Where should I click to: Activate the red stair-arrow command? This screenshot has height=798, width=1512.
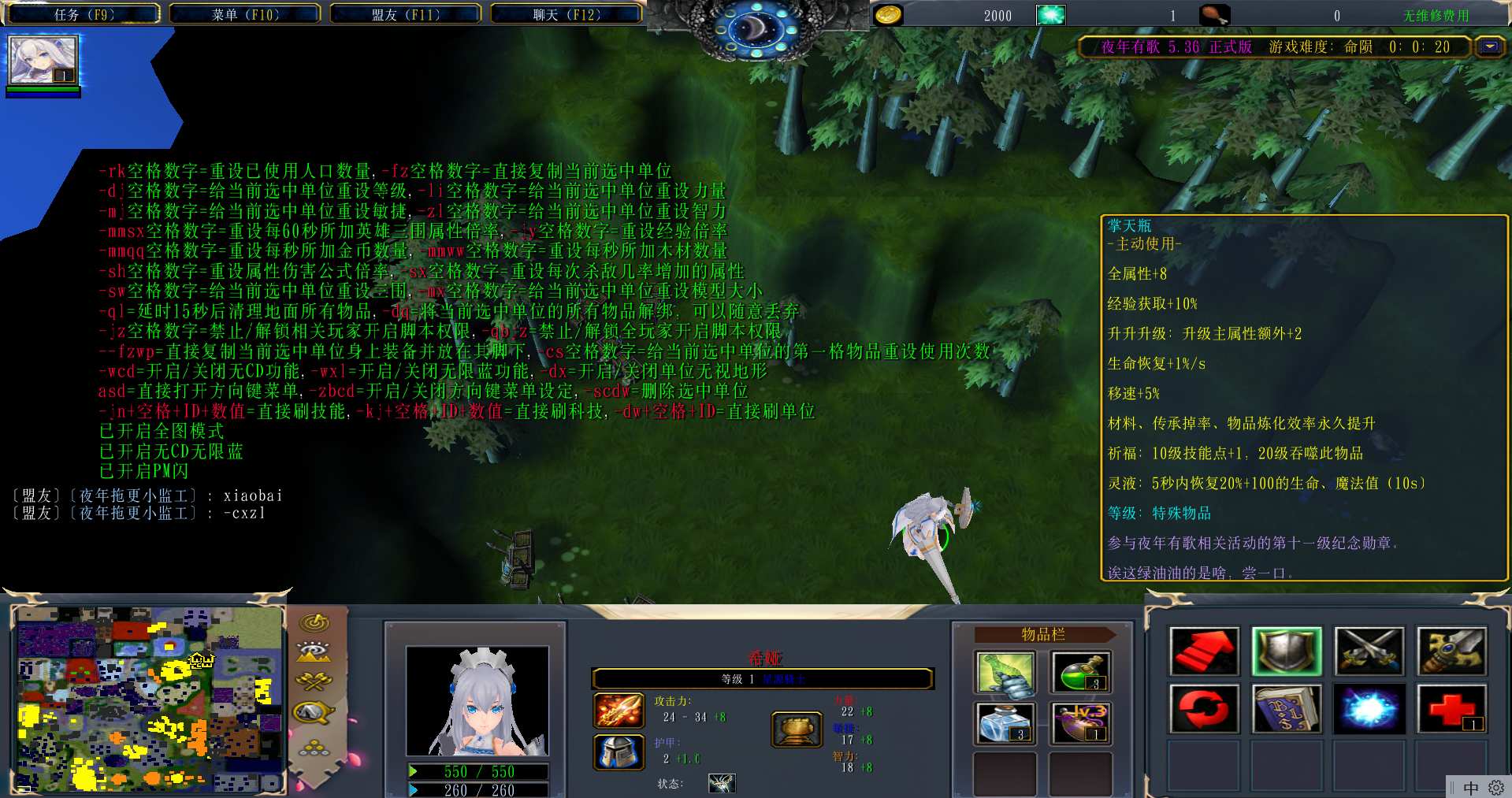tap(1204, 651)
